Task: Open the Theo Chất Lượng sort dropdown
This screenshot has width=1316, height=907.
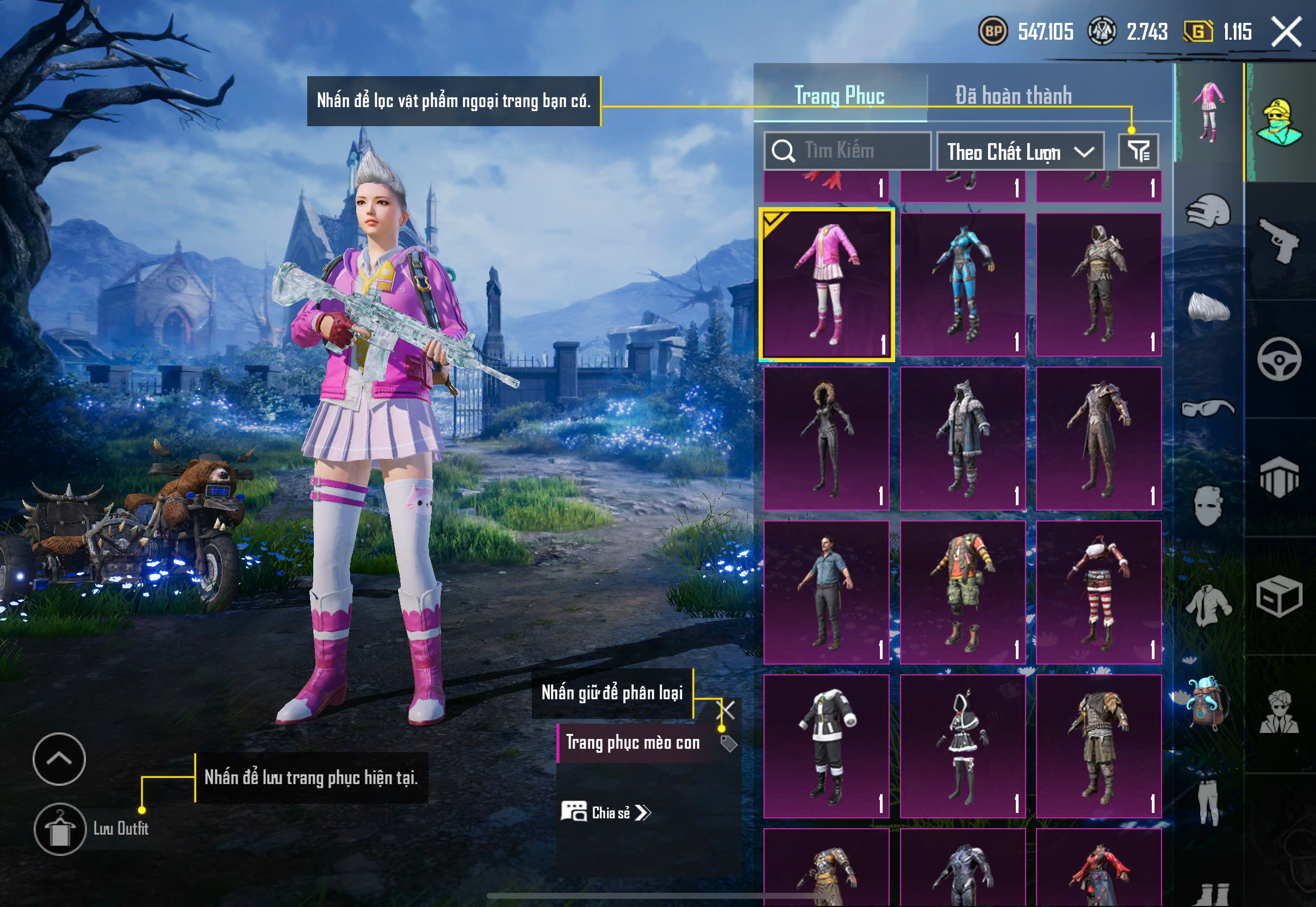Action: click(1020, 152)
